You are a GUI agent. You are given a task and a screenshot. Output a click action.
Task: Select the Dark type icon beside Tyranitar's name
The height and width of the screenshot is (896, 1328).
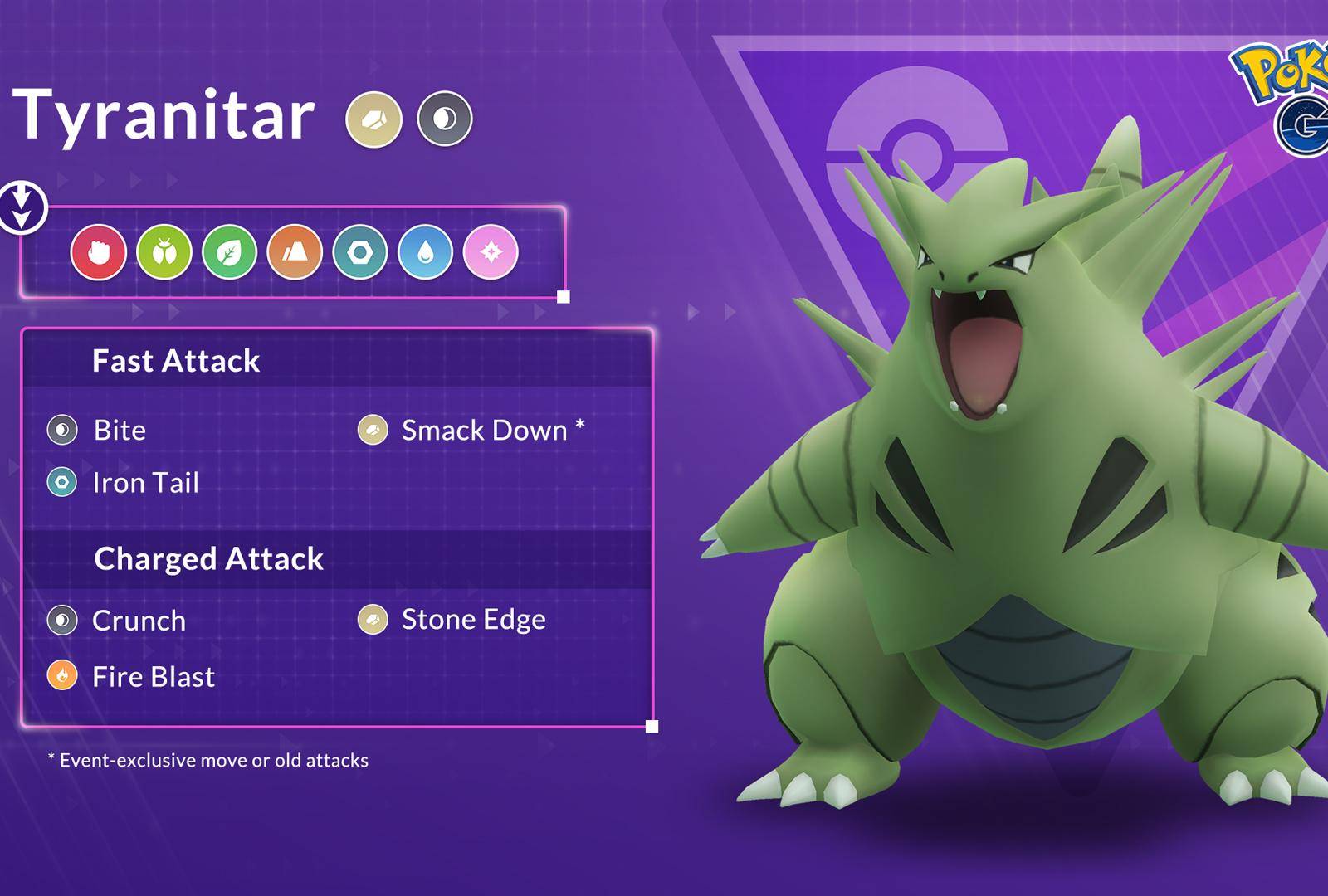445,119
